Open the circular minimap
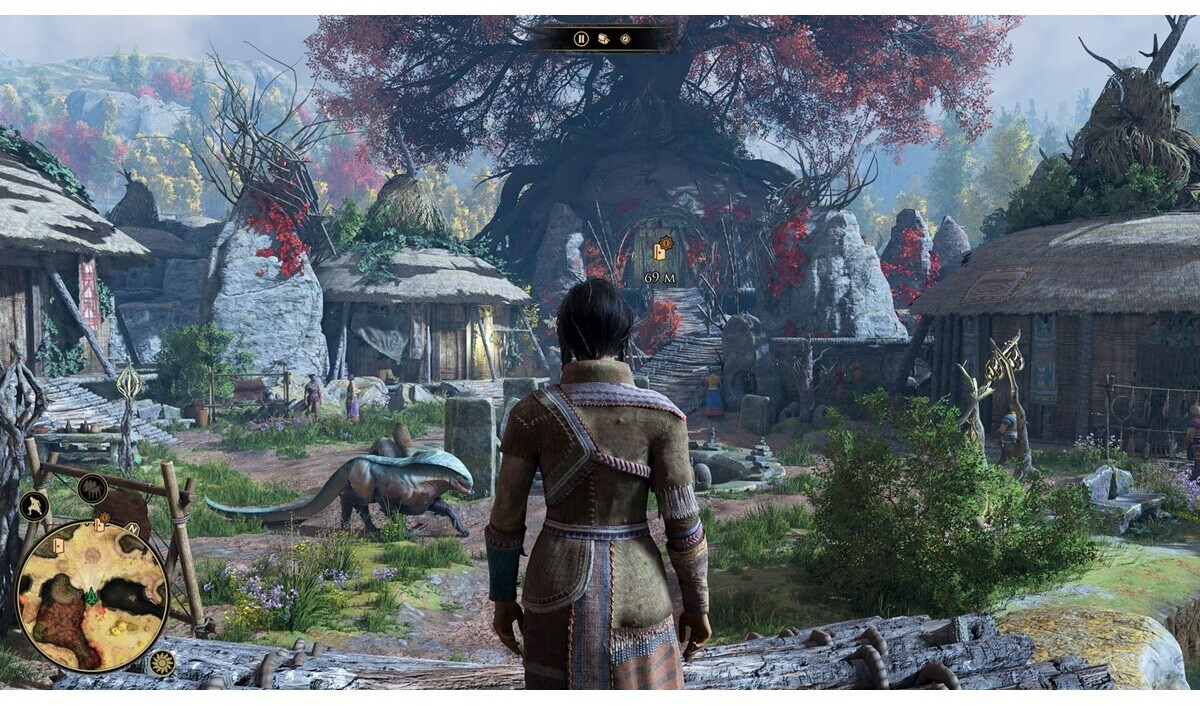 [92, 596]
